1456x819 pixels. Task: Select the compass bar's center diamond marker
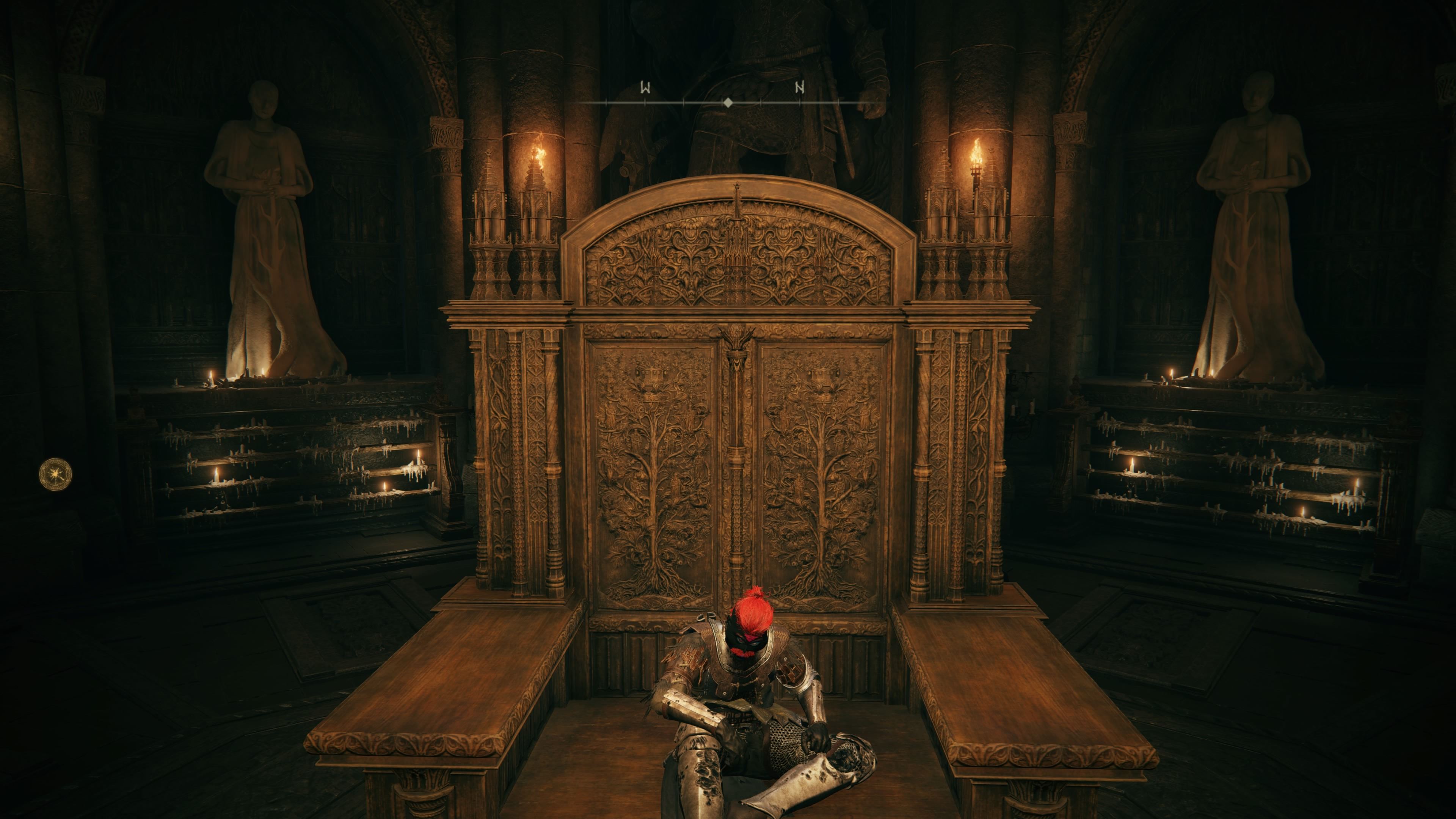[728, 102]
